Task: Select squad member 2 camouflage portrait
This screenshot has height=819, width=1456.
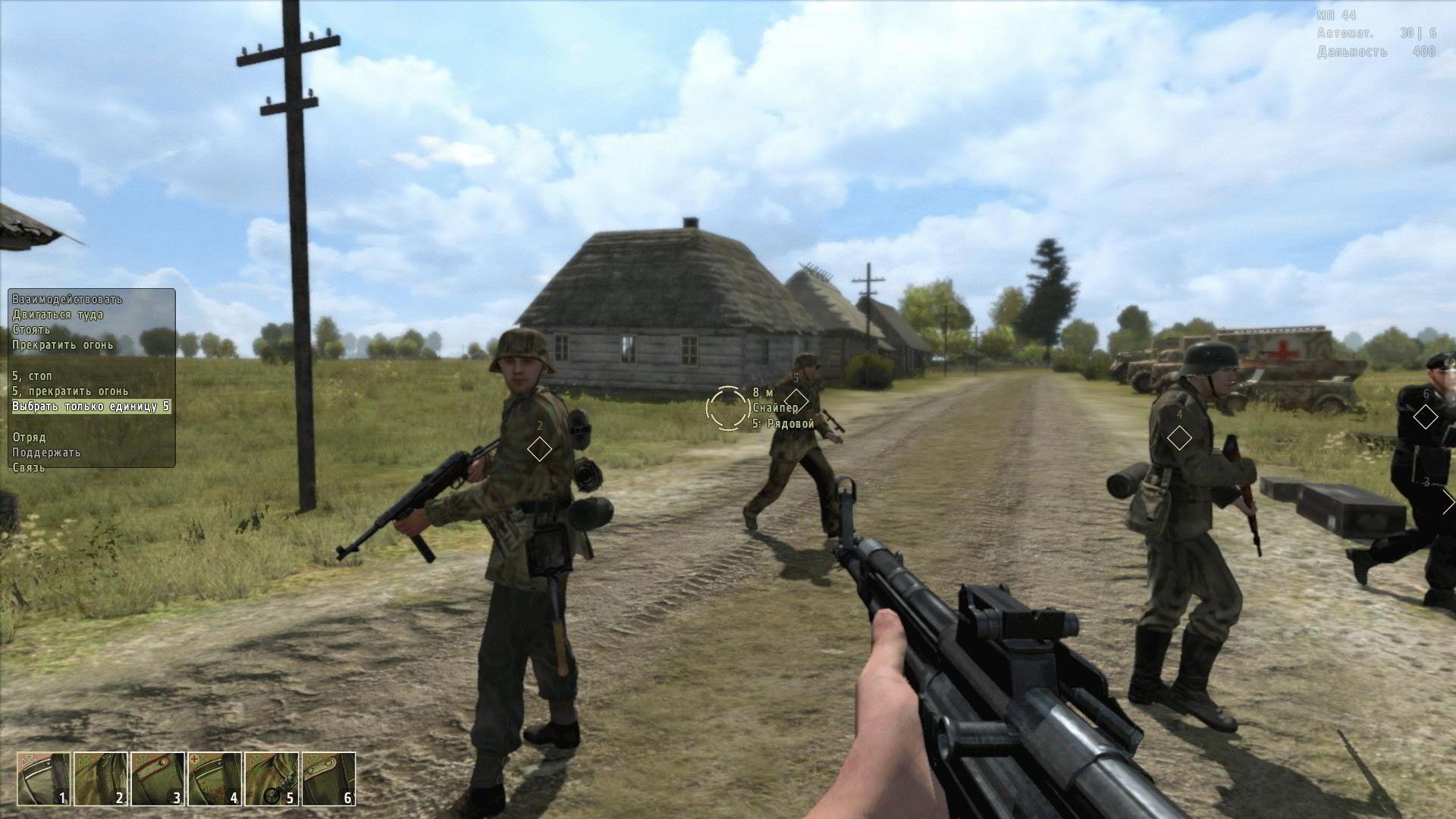Action: coord(101,779)
